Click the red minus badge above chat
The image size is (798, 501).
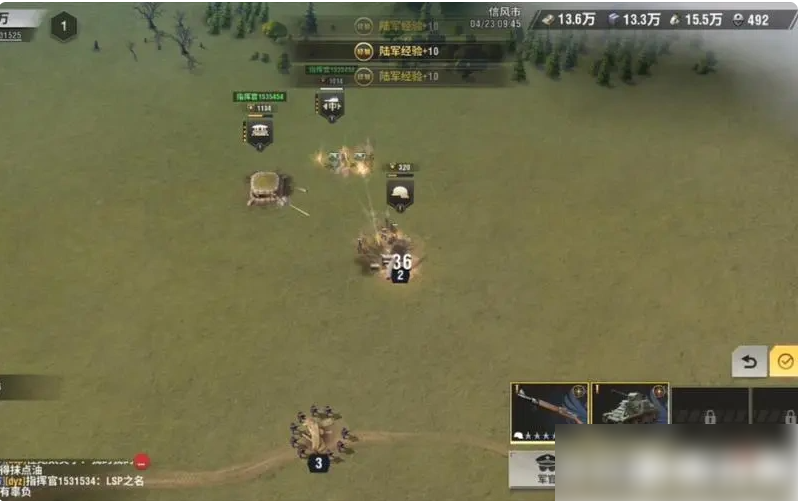(142, 461)
